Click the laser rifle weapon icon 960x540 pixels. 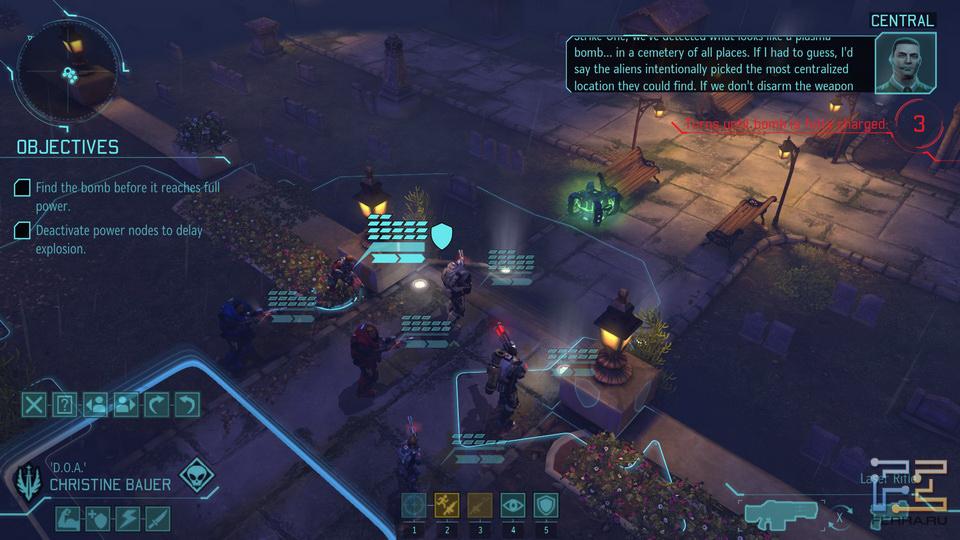[779, 515]
